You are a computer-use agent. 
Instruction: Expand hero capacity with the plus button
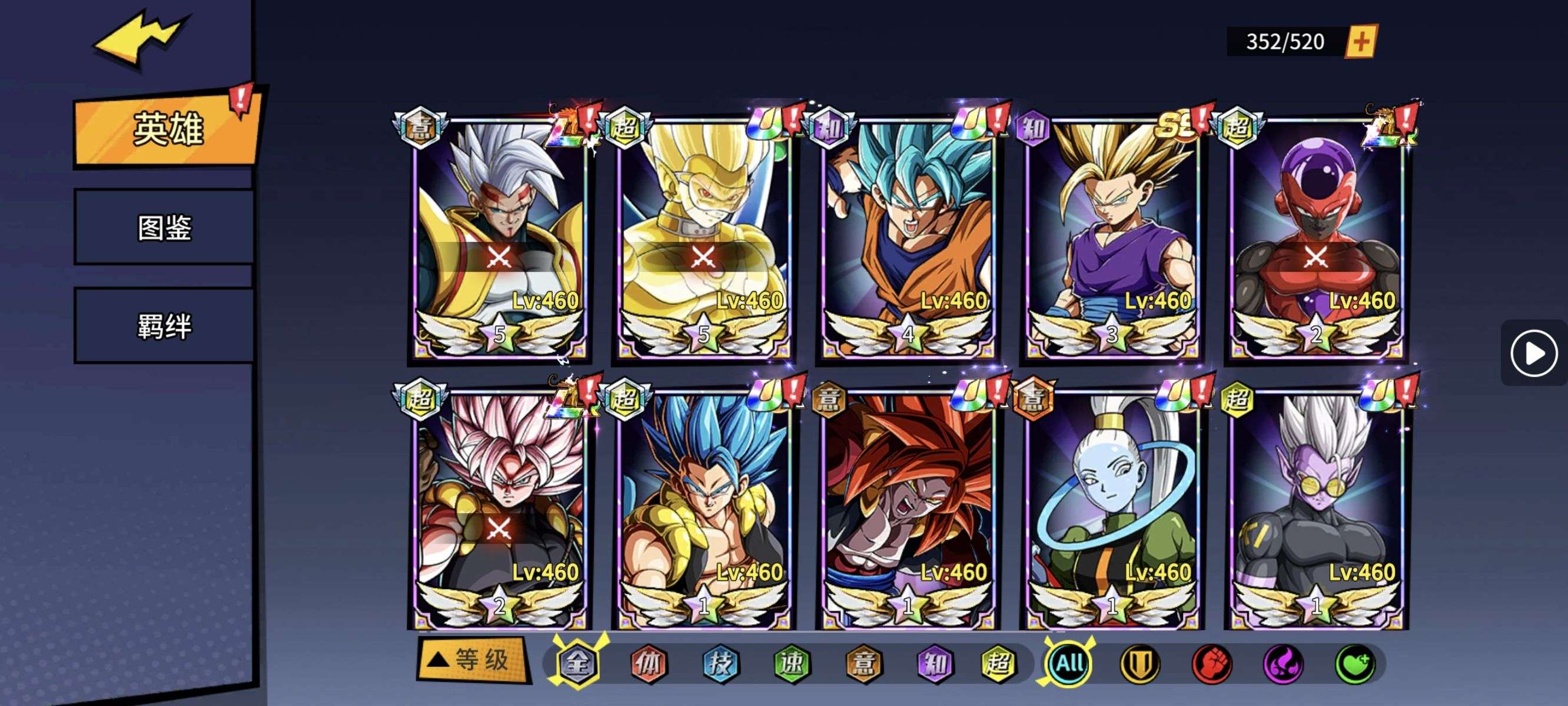tap(1361, 41)
